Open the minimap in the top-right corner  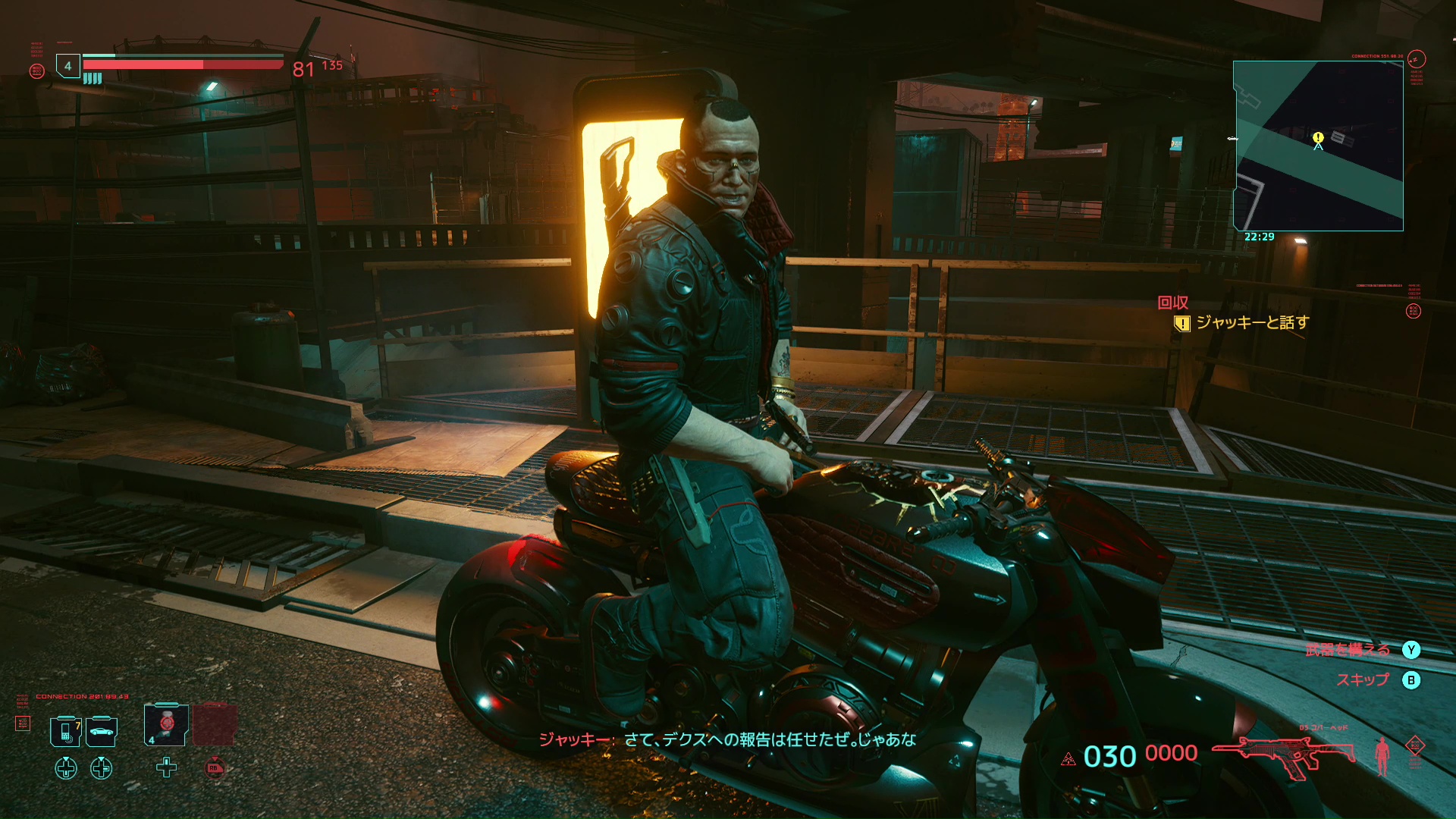pyautogui.click(x=1318, y=146)
